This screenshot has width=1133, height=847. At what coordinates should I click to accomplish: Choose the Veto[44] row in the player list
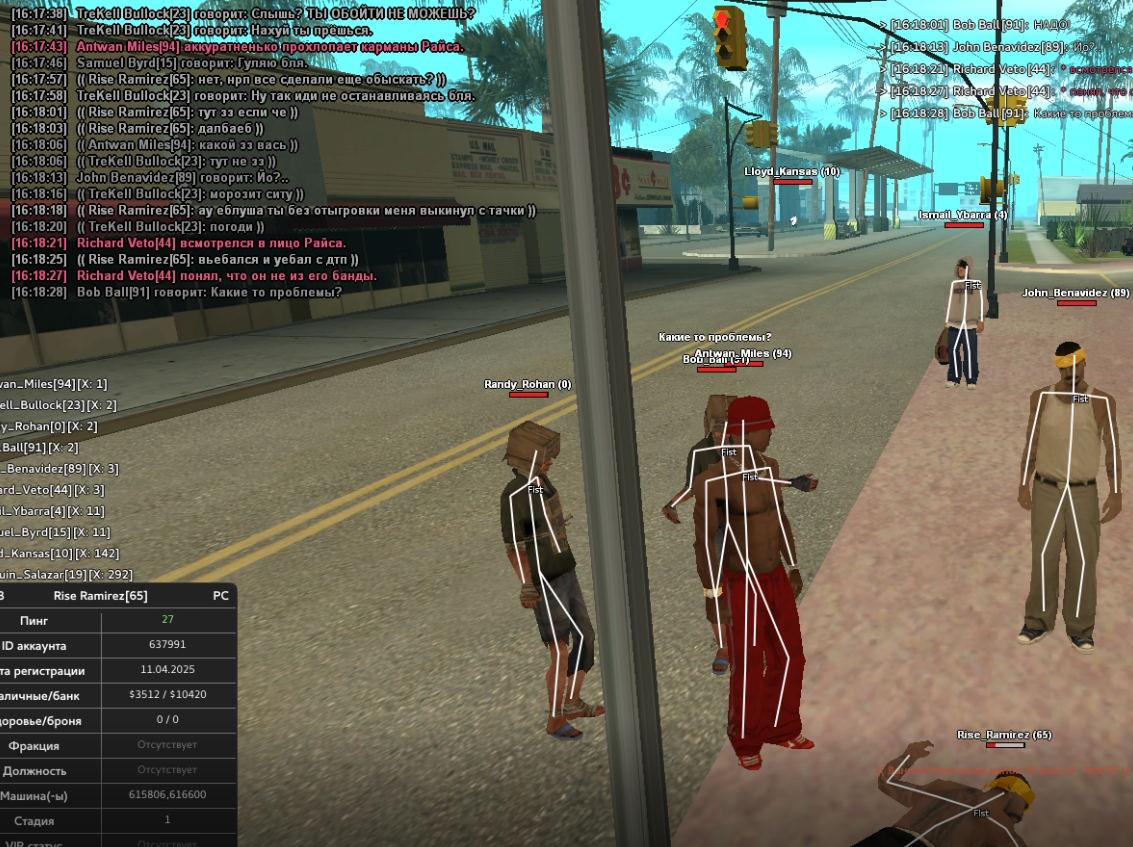pyautogui.click(x=50, y=489)
